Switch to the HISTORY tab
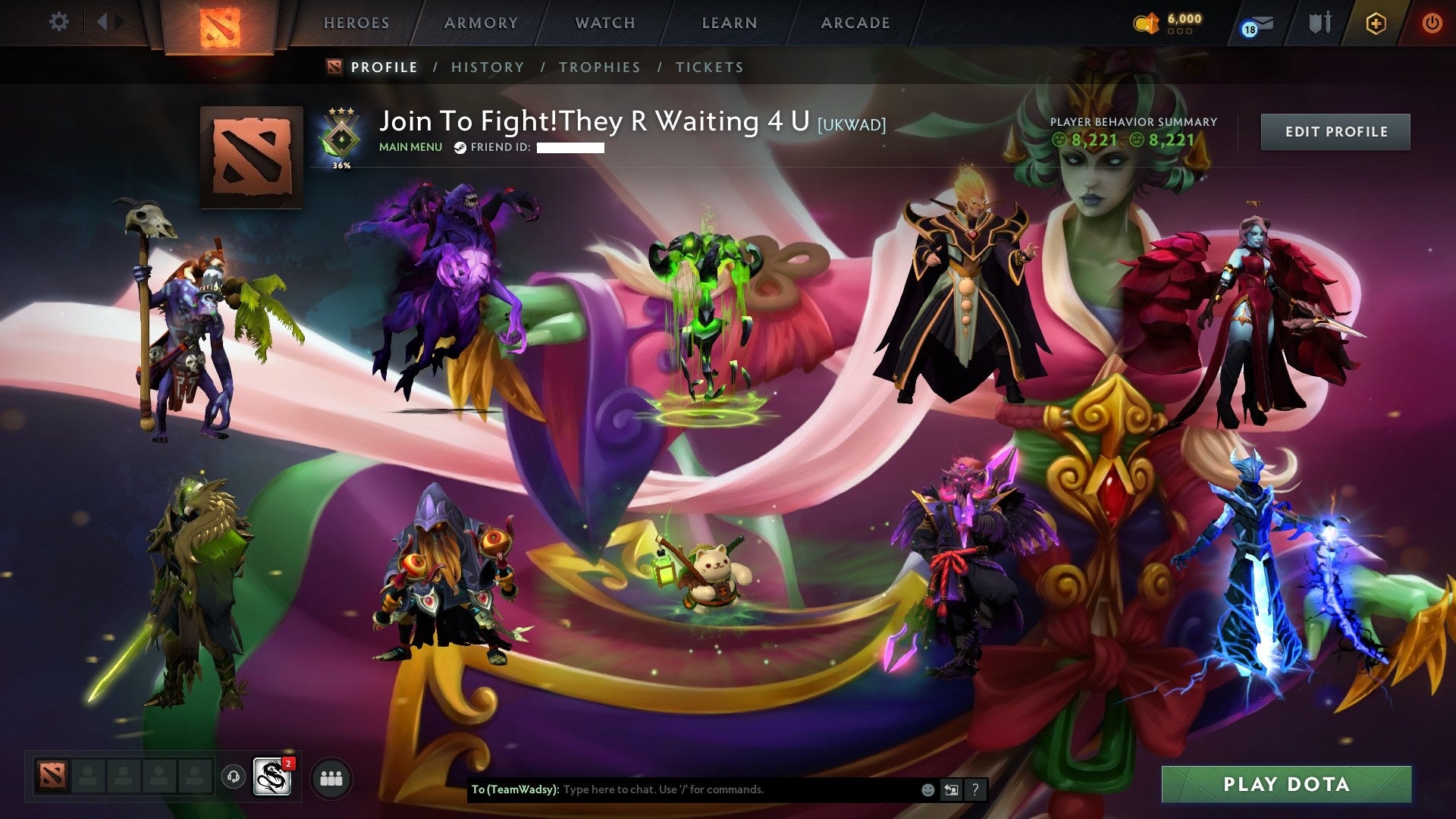The height and width of the screenshot is (819, 1456). click(486, 67)
